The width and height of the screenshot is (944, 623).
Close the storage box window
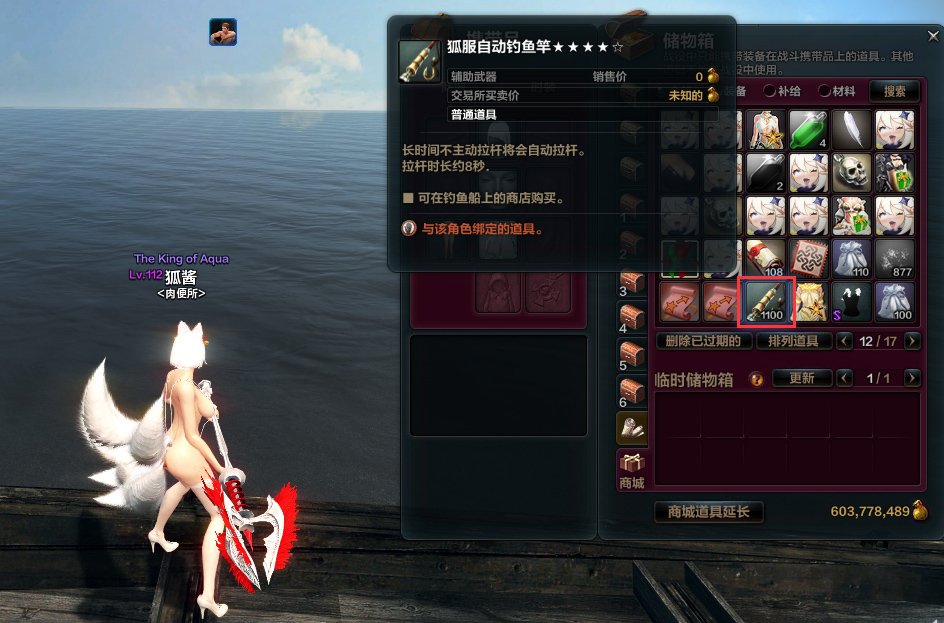[x=933, y=36]
